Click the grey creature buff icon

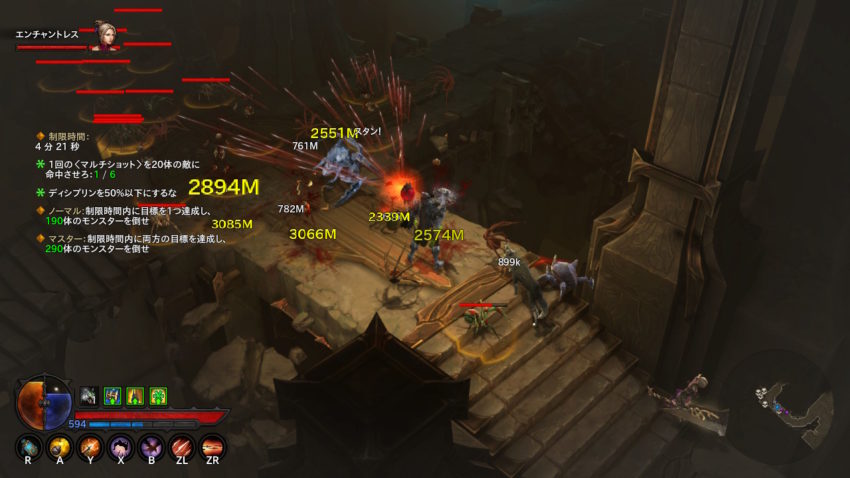(88, 396)
